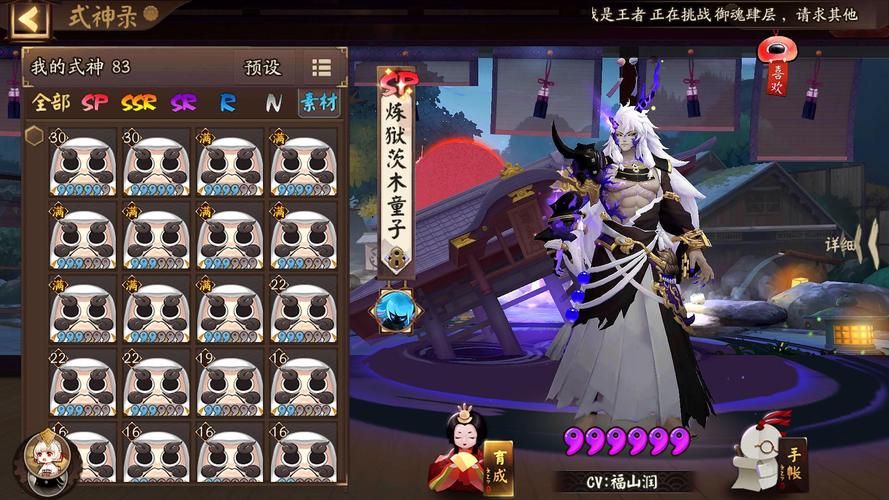Switch to the N rarity tab
Screen dimensions: 889x500
[273, 102]
